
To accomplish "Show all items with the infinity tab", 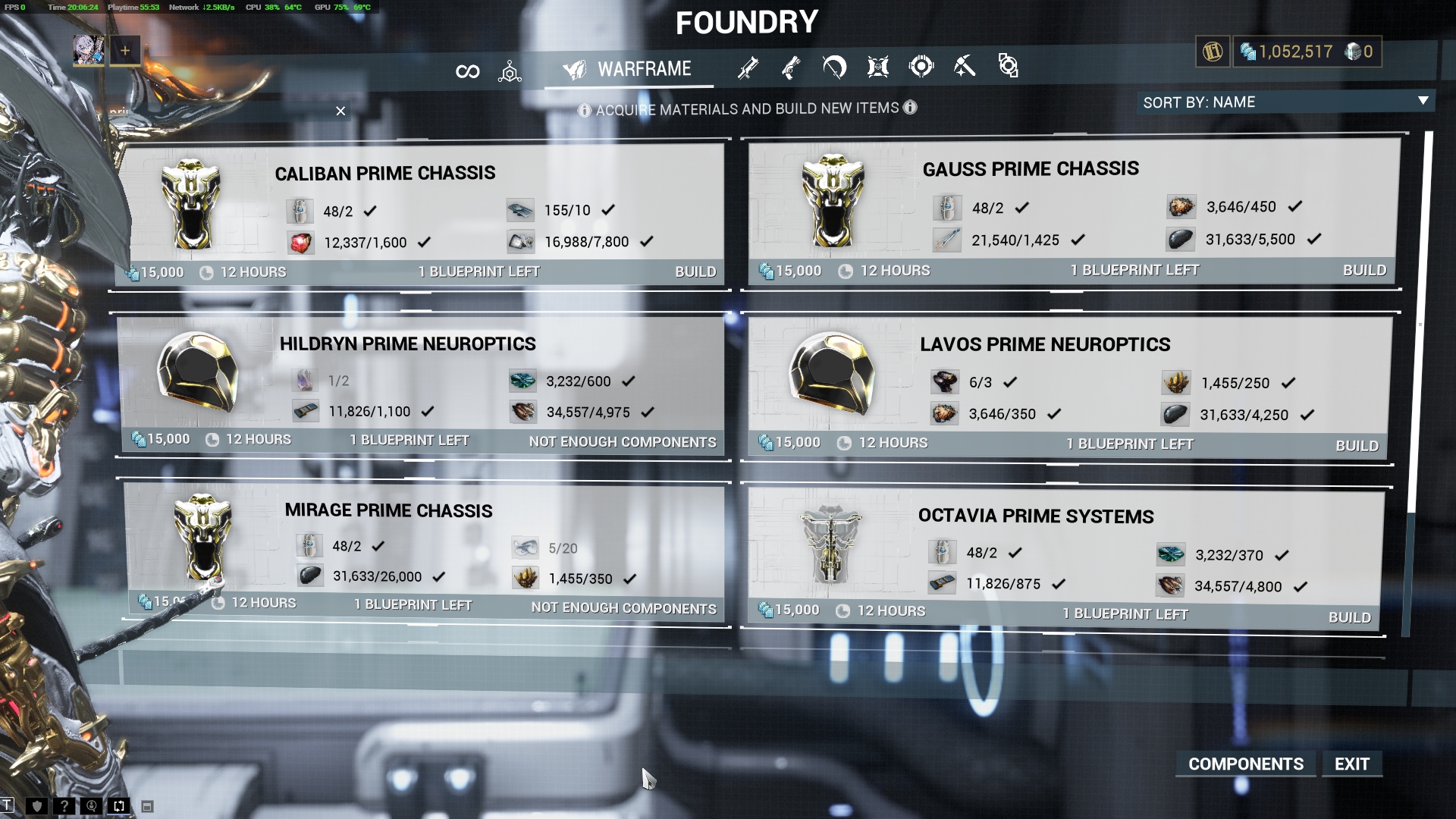I will click(467, 71).
